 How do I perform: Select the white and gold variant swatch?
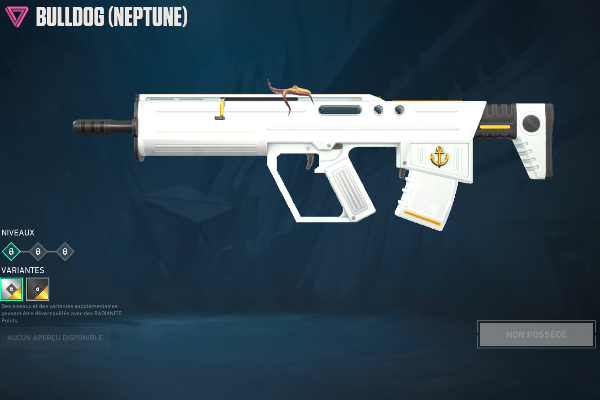coord(12,289)
